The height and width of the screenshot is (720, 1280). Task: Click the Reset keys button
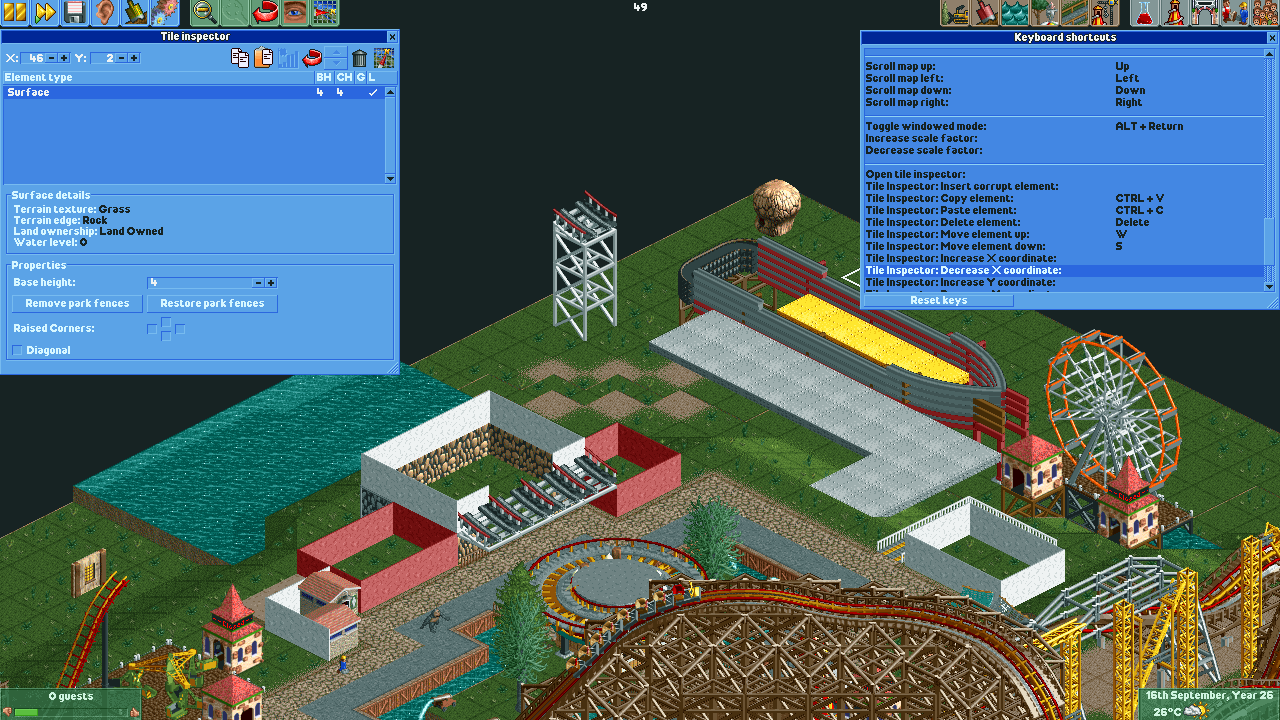(x=938, y=300)
